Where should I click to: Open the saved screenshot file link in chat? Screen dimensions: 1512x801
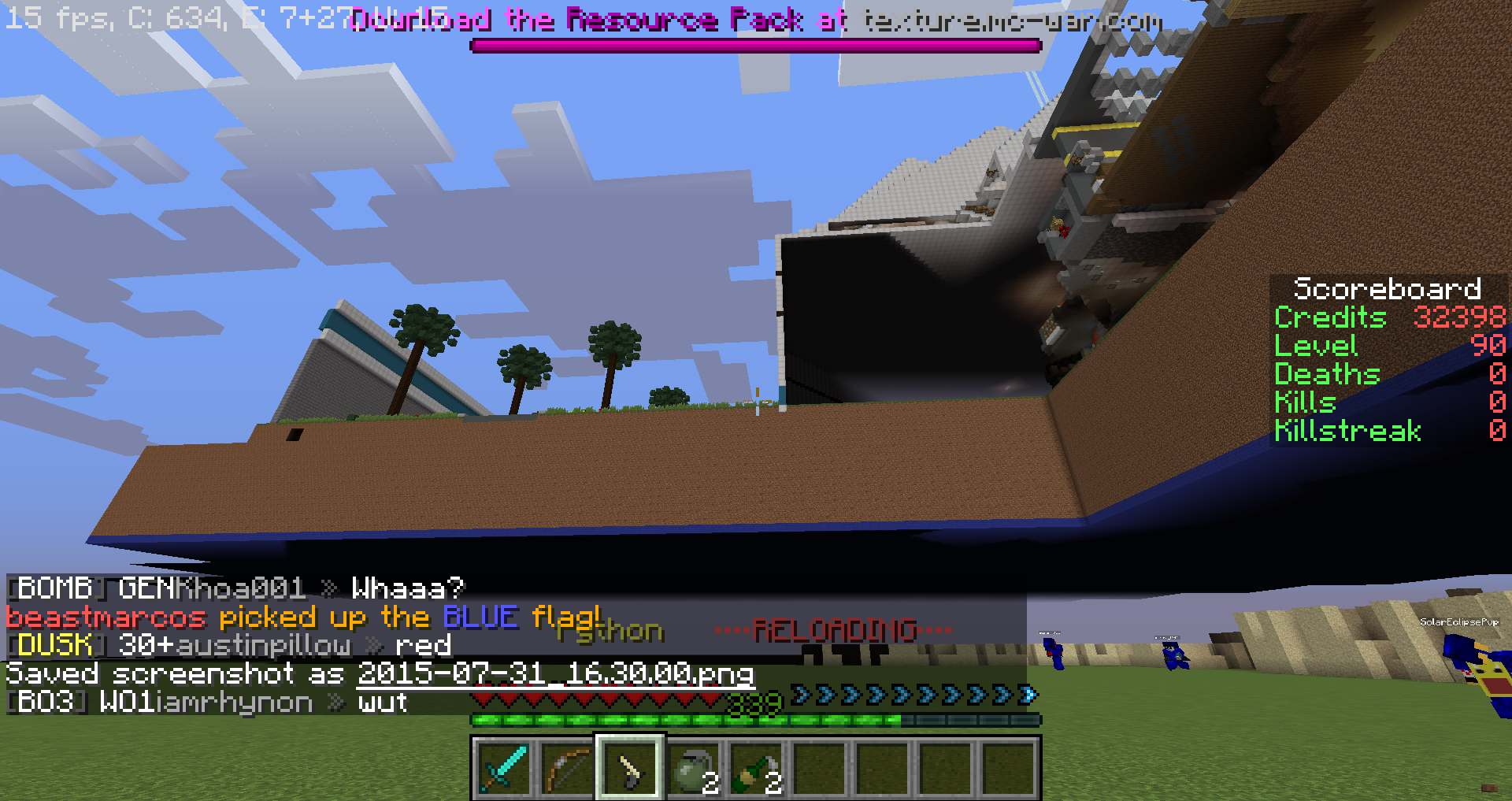click(x=555, y=673)
